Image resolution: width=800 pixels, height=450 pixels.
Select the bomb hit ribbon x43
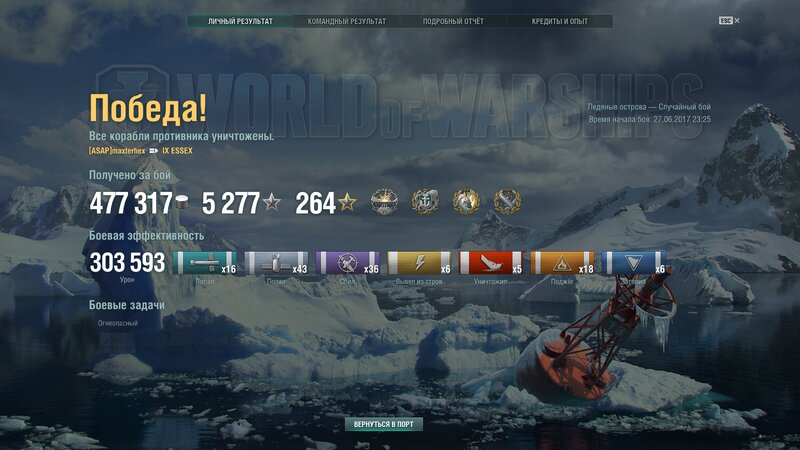(x=276, y=263)
